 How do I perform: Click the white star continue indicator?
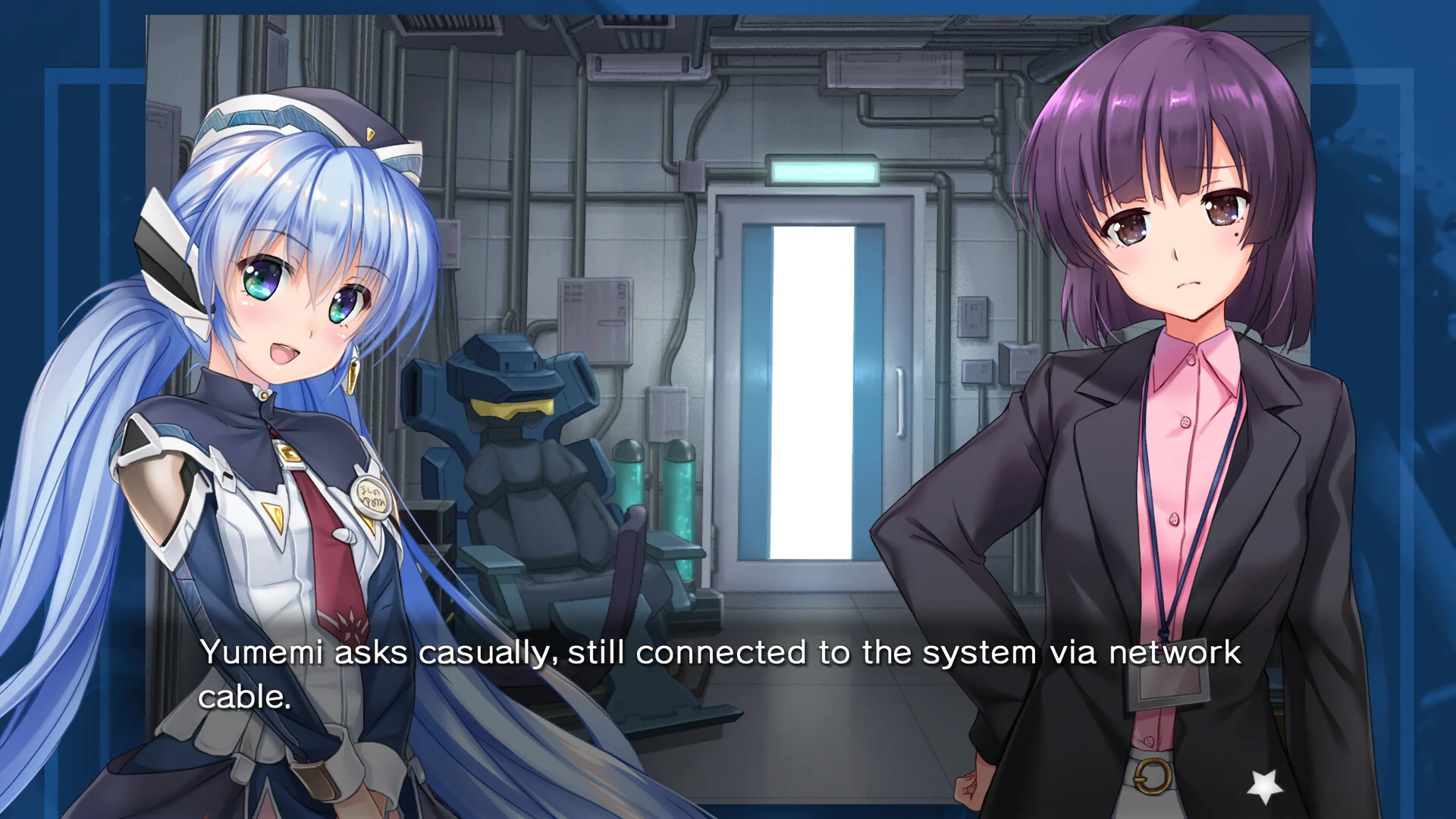(1265, 786)
